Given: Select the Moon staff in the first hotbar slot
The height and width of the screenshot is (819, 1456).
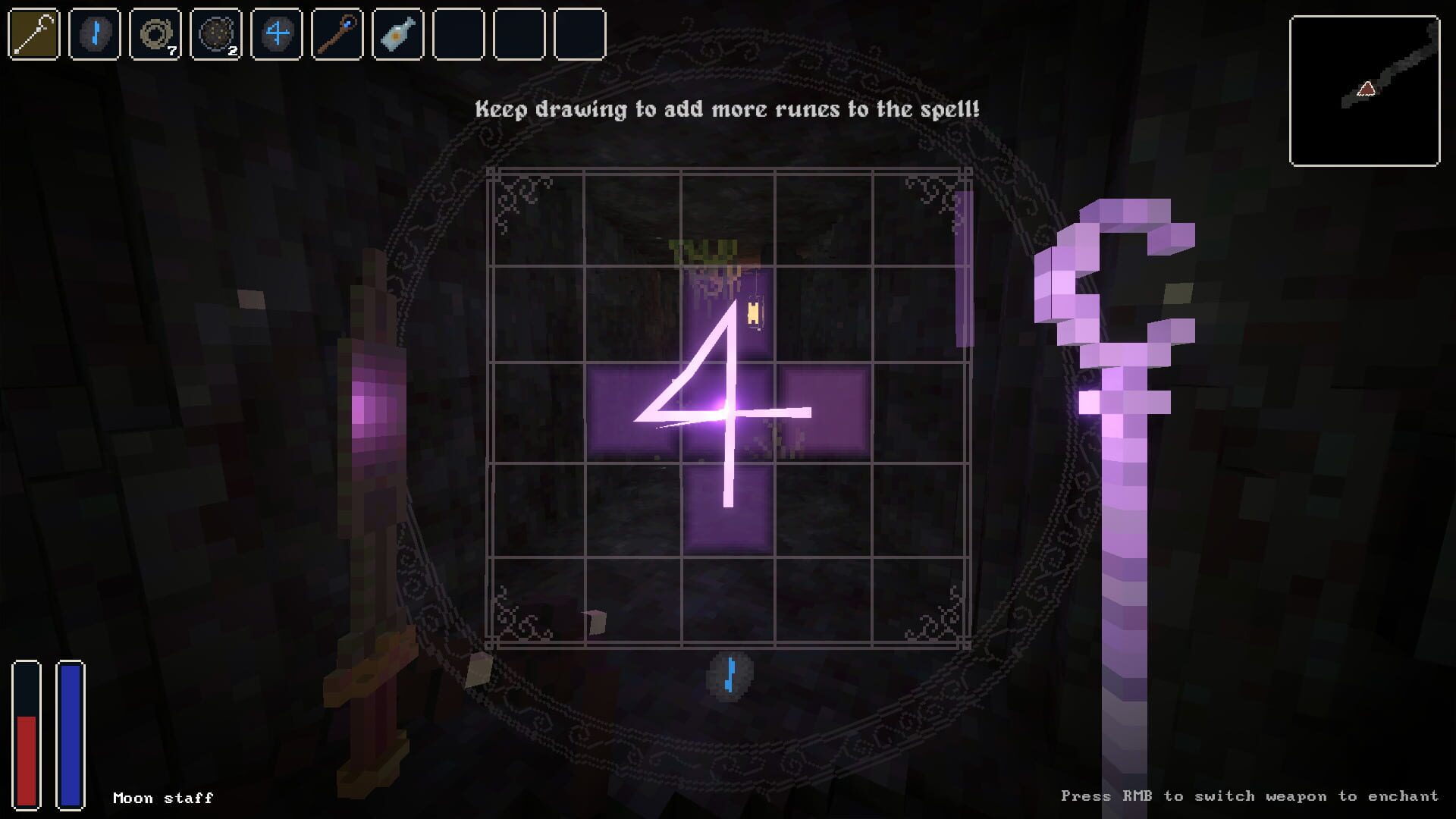Looking at the screenshot, I should pyautogui.click(x=32, y=33).
